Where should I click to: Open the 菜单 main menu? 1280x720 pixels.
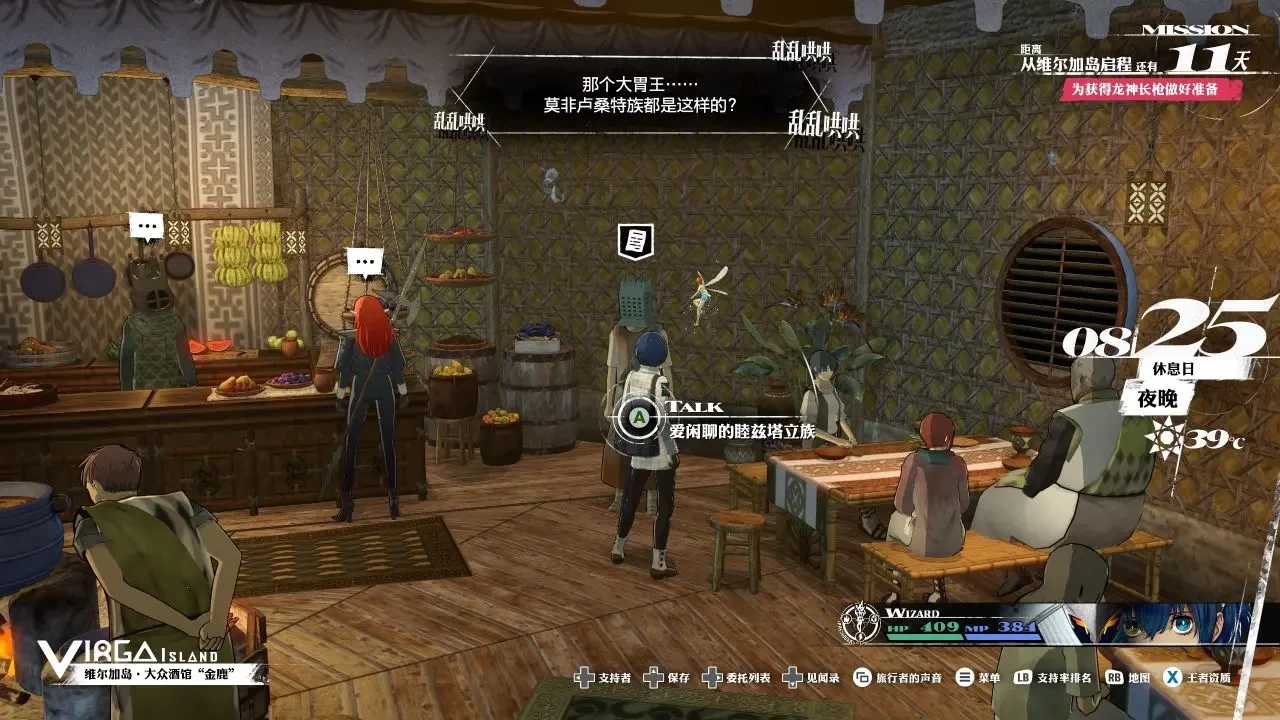pyautogui.click(x=977, y=678)
